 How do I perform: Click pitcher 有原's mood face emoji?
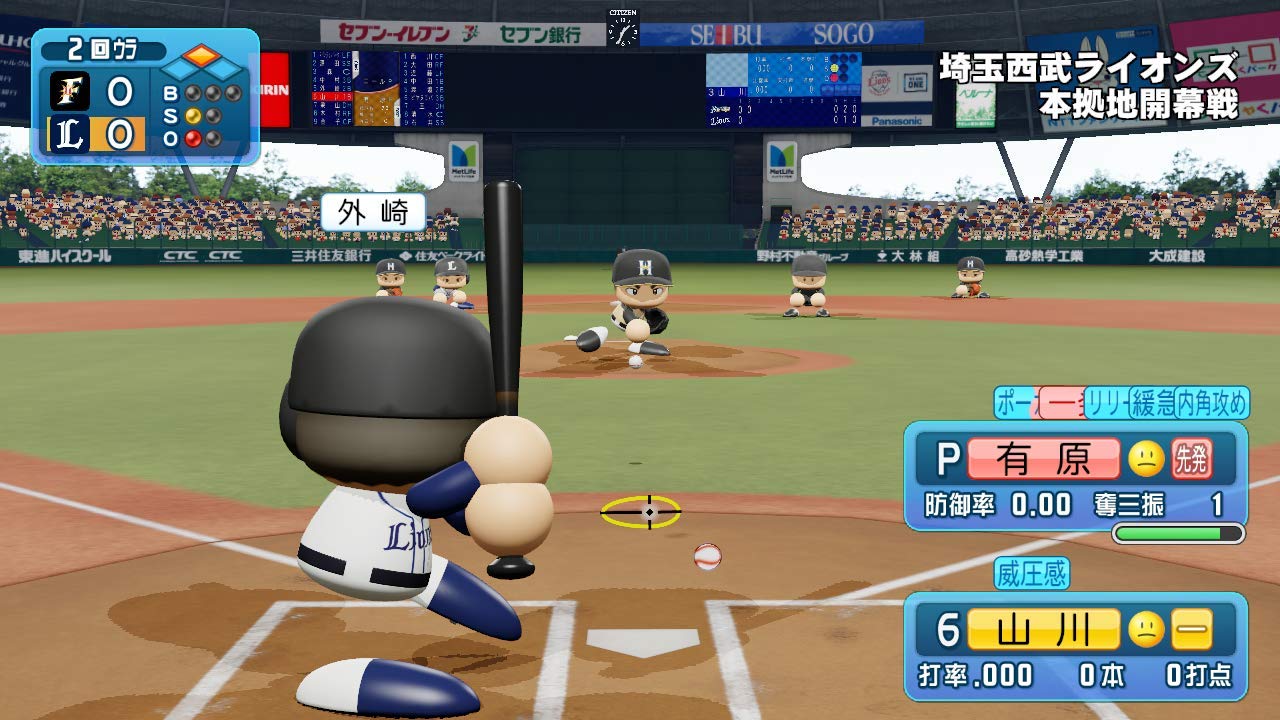tap(1146, 460)
